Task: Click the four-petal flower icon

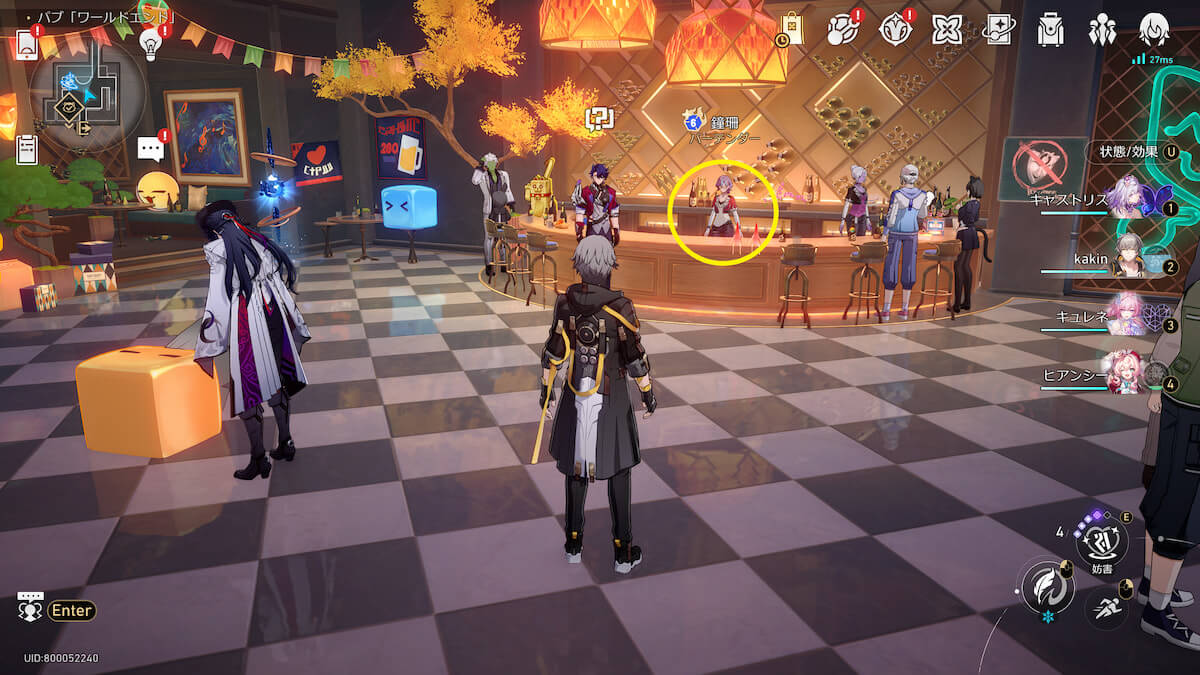Action: tap(947, 30)
